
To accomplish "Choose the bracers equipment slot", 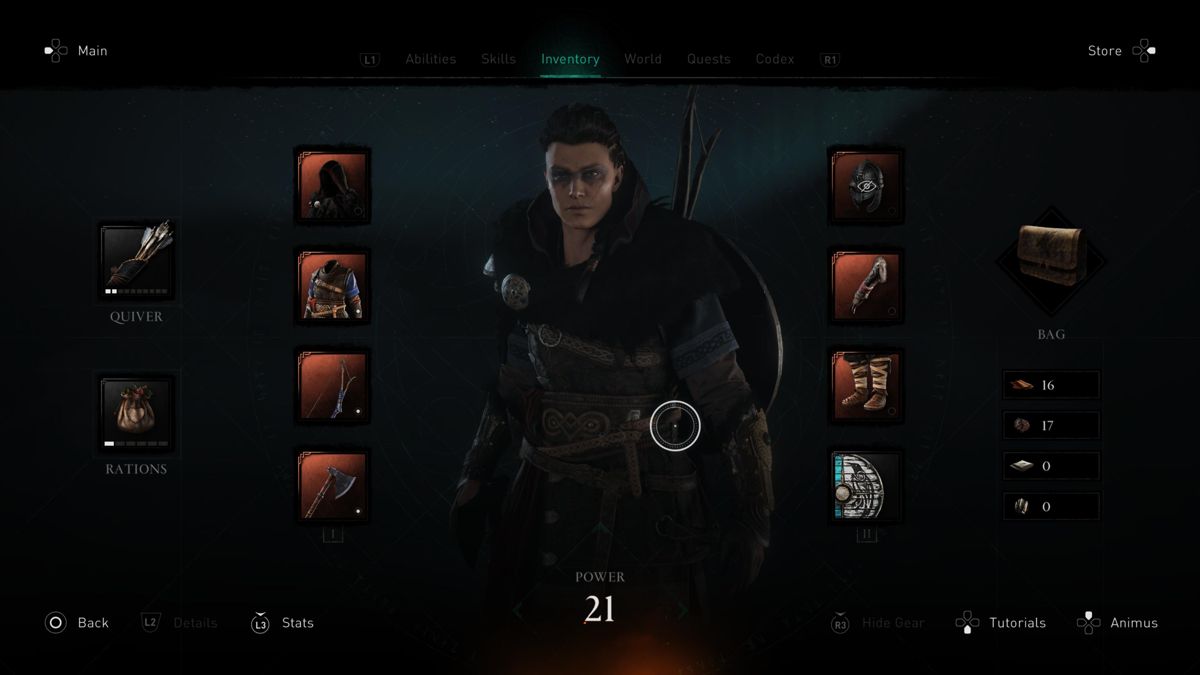I will tap(866, 286).
